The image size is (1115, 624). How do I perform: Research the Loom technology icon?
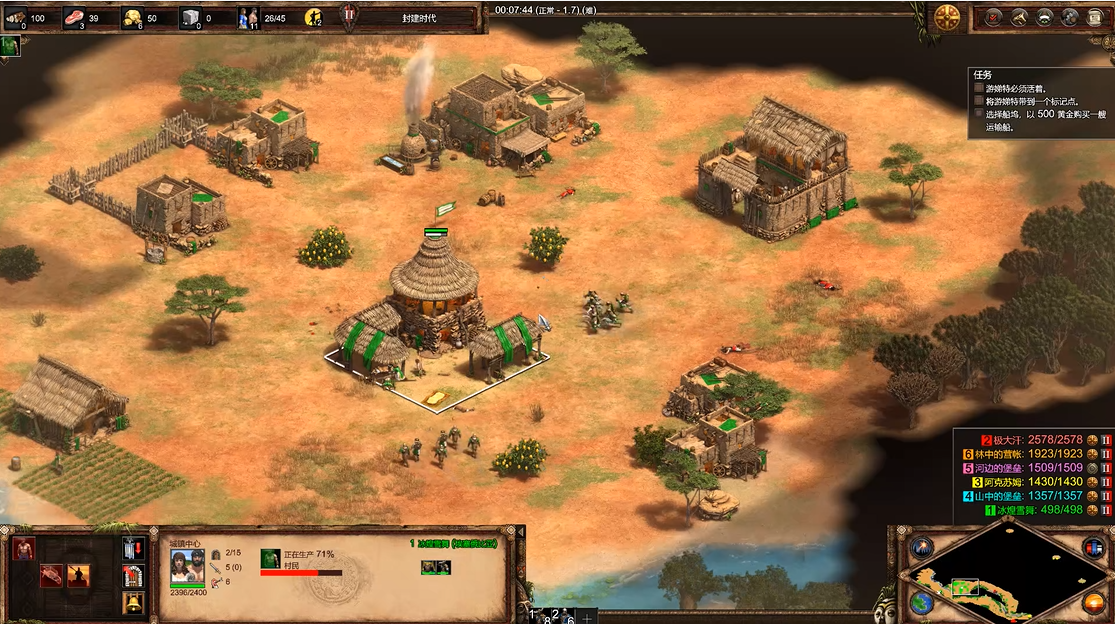click(52, 575)
